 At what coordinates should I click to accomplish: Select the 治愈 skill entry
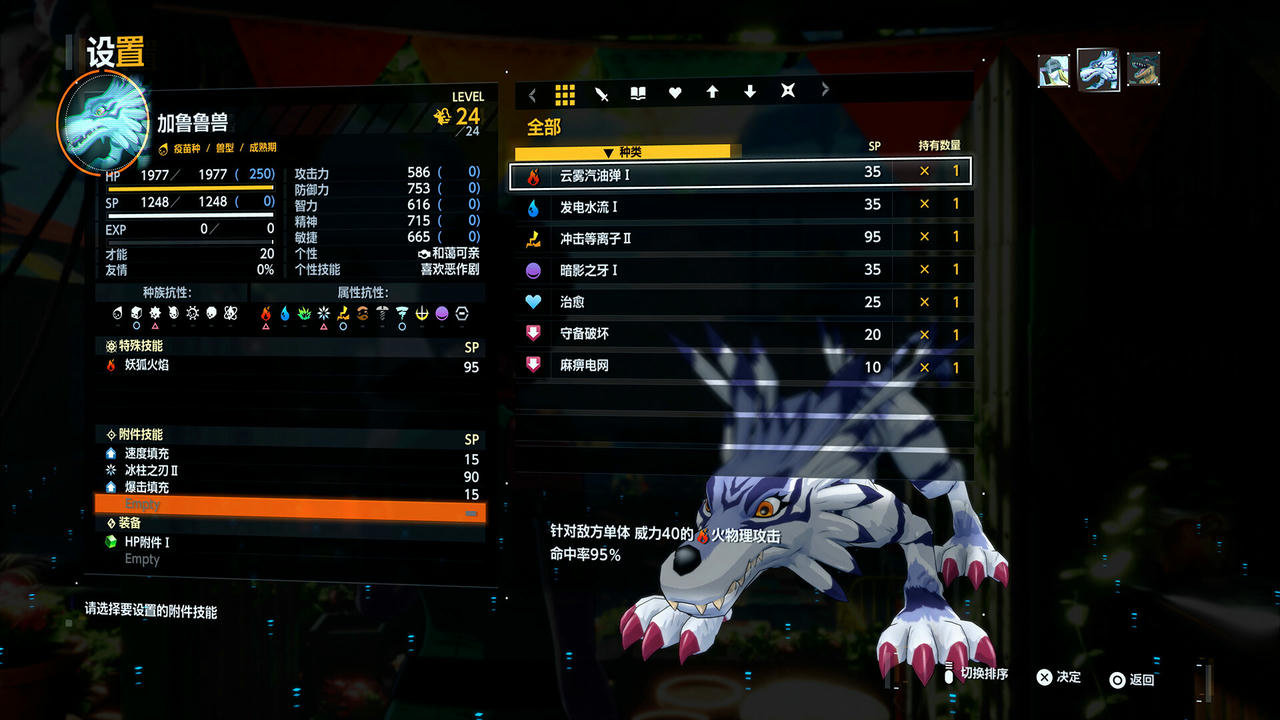(x=700, y=301)
